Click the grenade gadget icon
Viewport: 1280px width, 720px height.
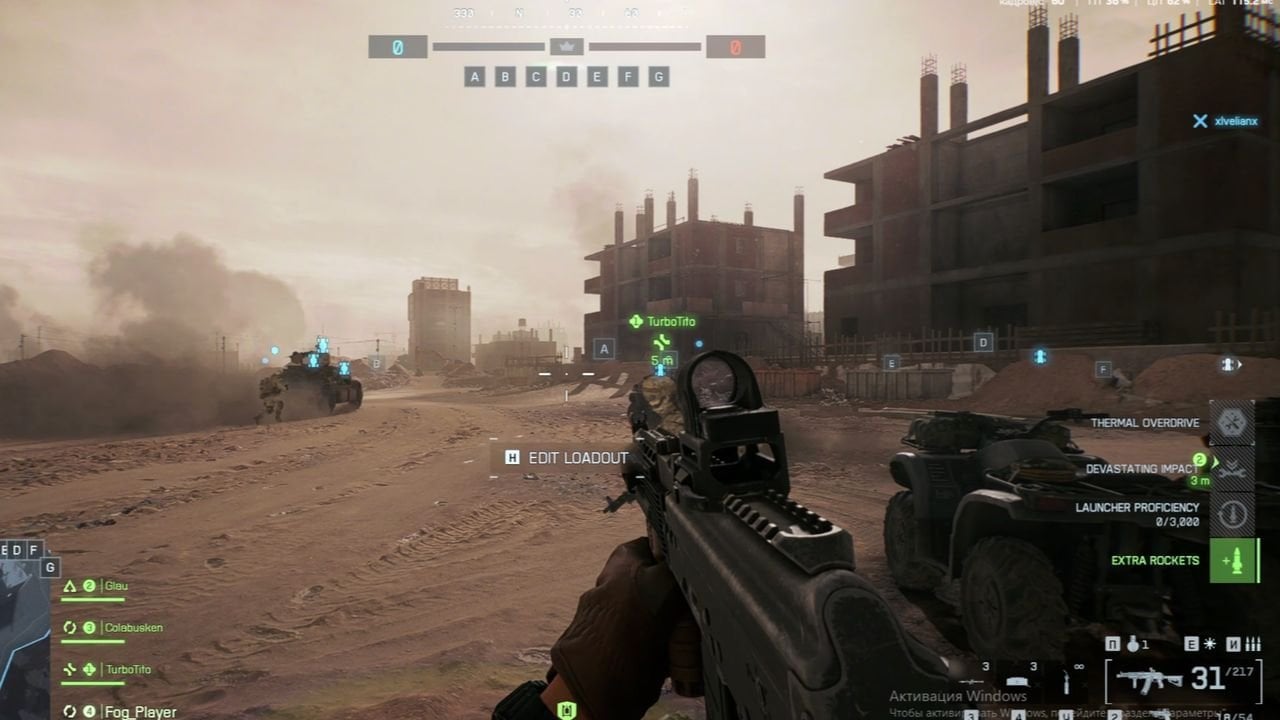click(1133, 645)
